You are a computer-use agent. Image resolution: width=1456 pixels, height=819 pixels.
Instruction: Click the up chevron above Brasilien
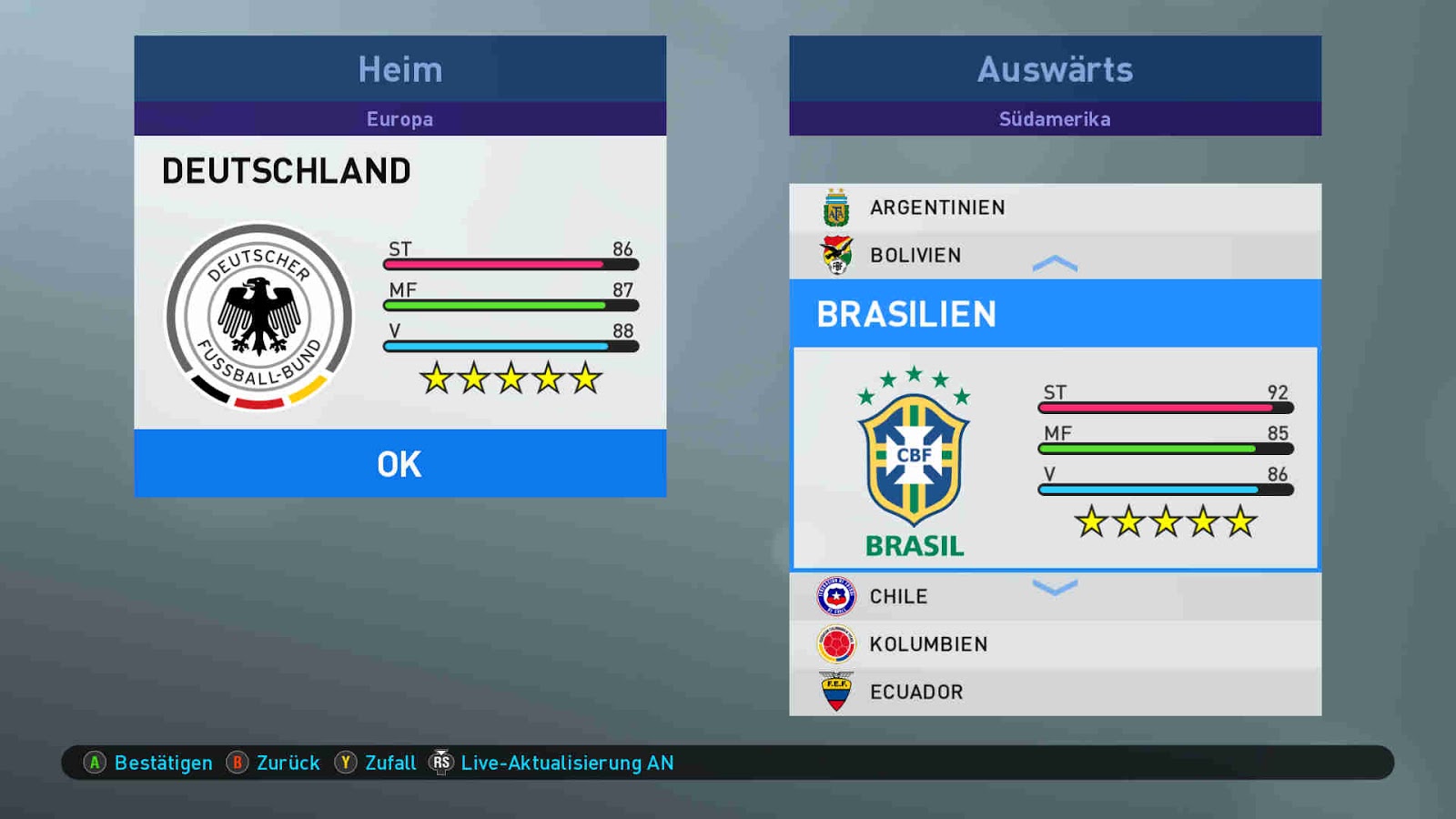pos(1054,264)
